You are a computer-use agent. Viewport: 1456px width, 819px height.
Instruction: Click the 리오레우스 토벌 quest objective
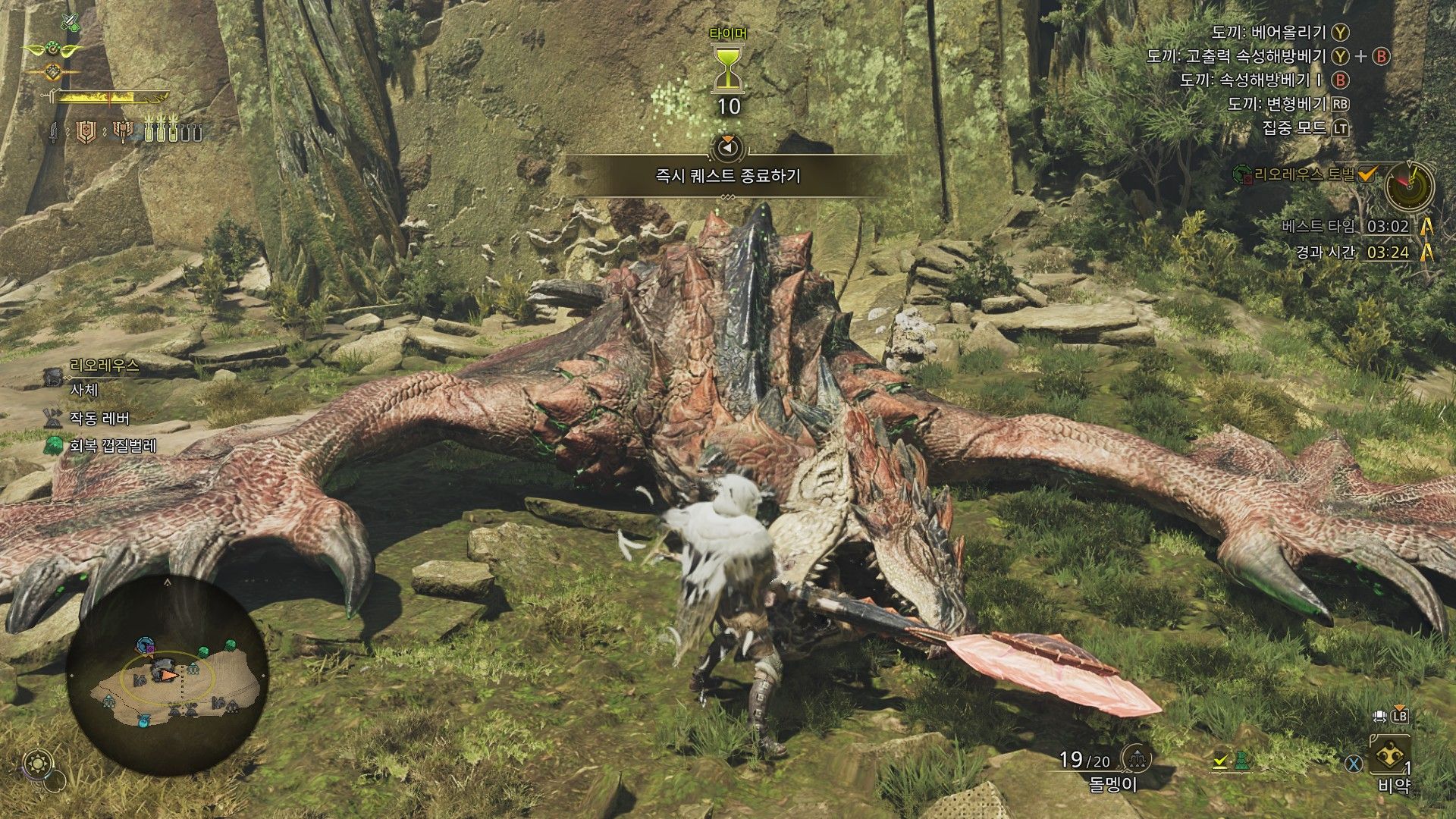1304,175
